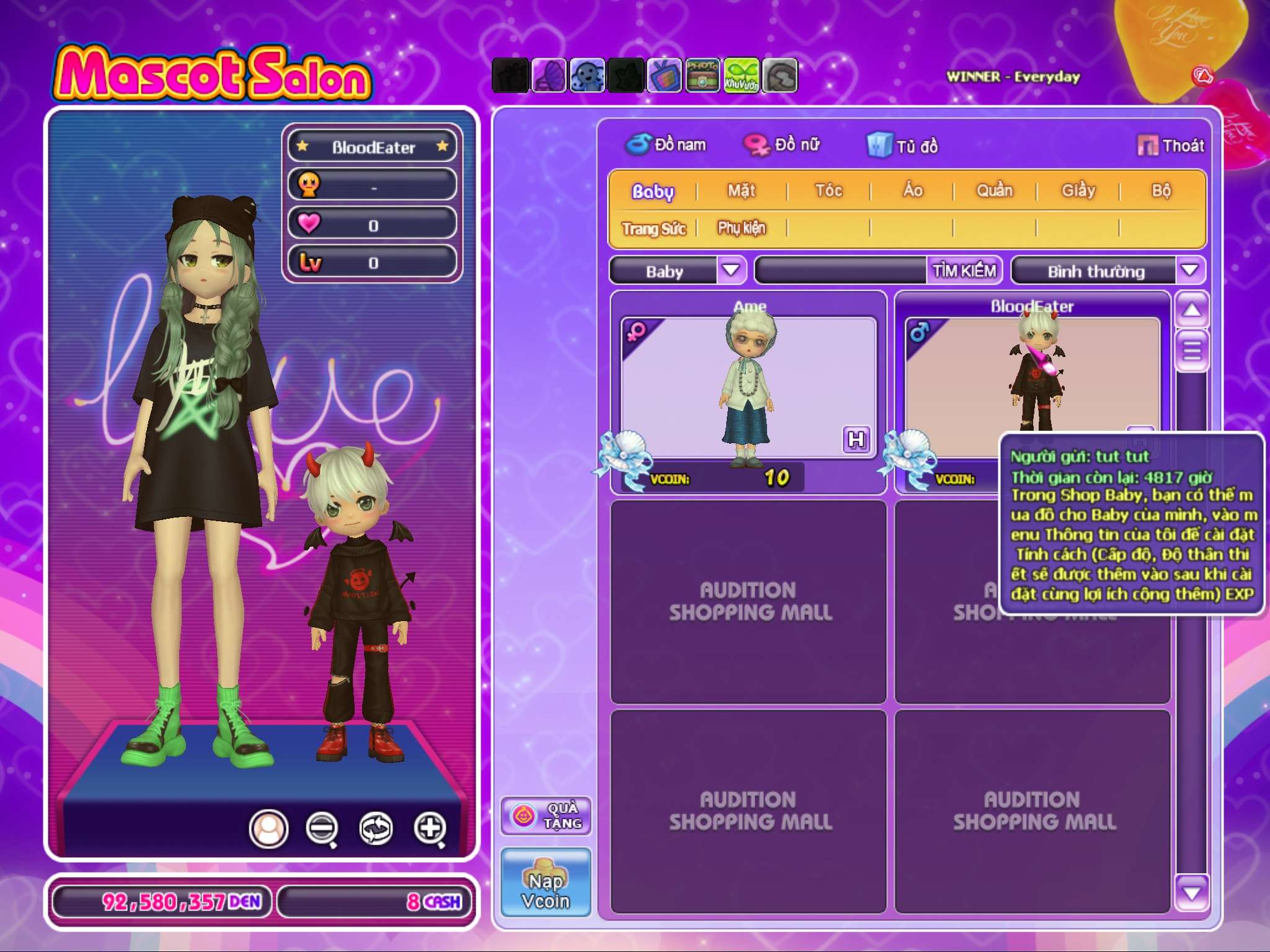This screenshot has width=1270, height=952.
Task: Click the TÌM KIẾM search button
Action: click(964, 271)
